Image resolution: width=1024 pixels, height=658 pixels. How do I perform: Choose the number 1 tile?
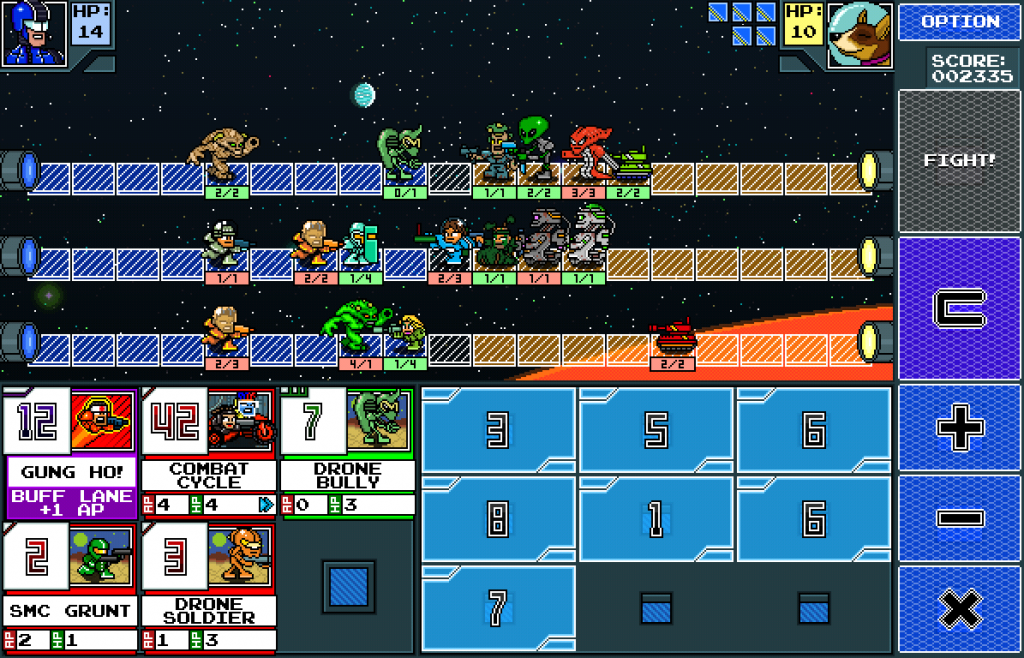[x=656, y=520]
